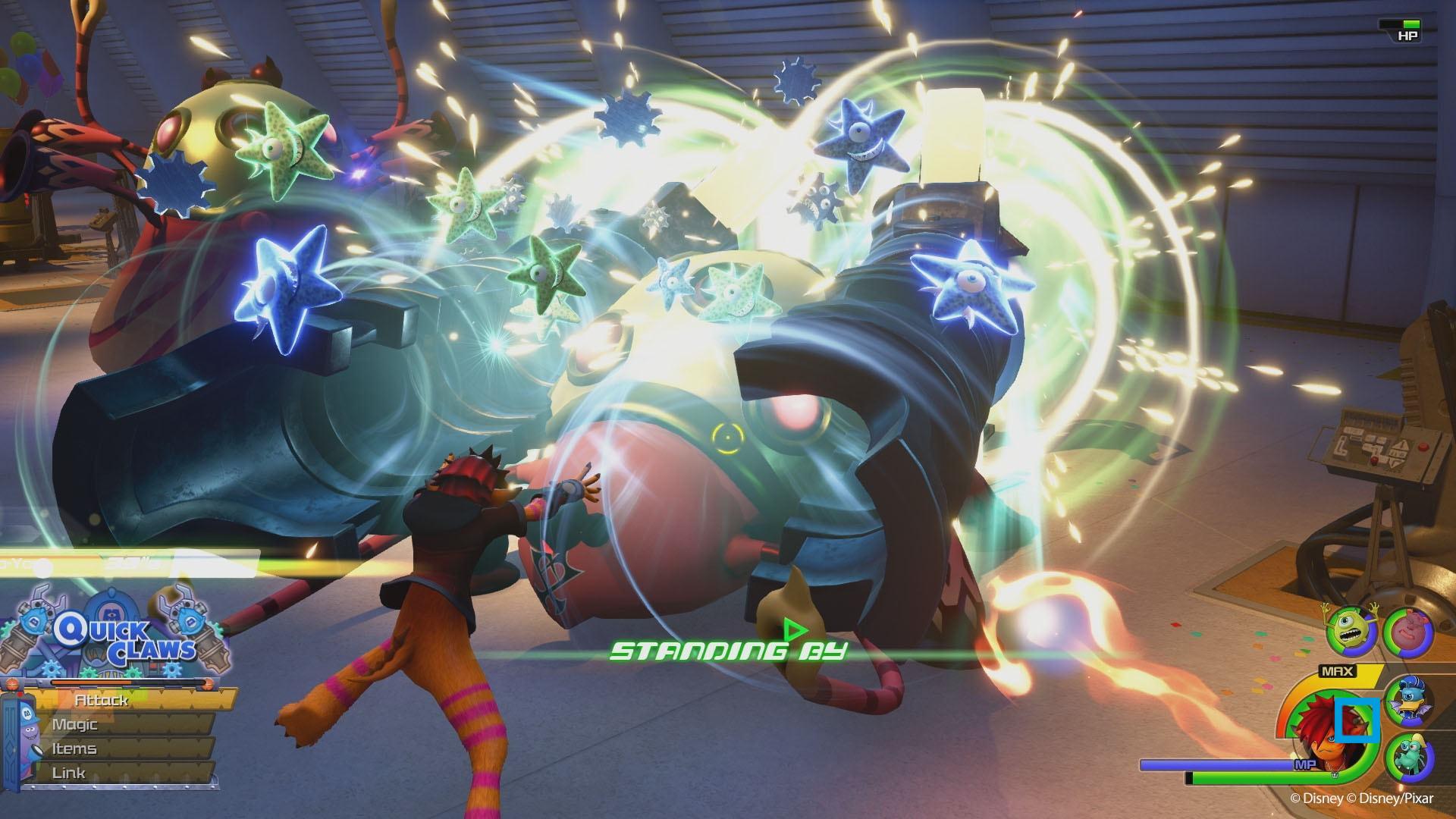Select Mike Wazowski's party portrait
This screenshot has height=819, width=1456.
[x=1350, y=629]
